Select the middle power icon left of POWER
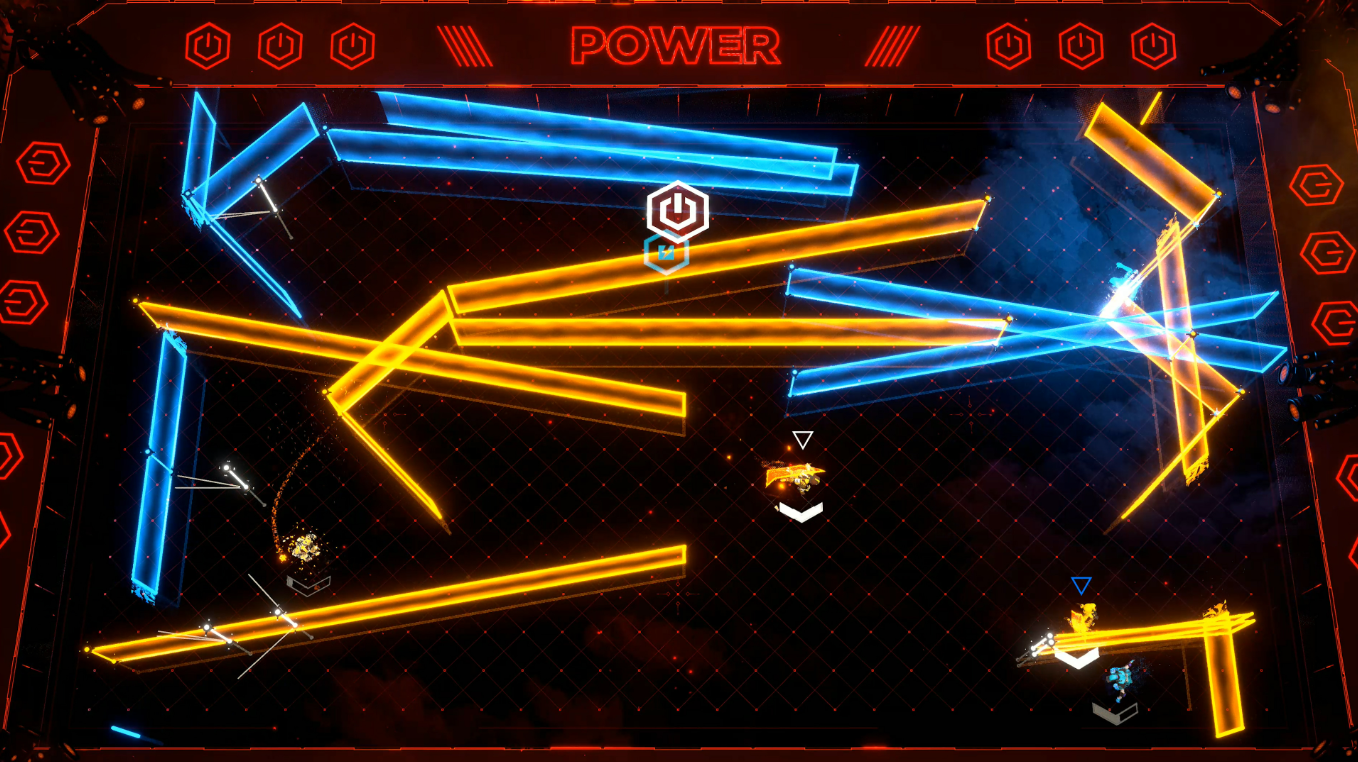Screen dimensions: 1358x762 tap(280, 44)
